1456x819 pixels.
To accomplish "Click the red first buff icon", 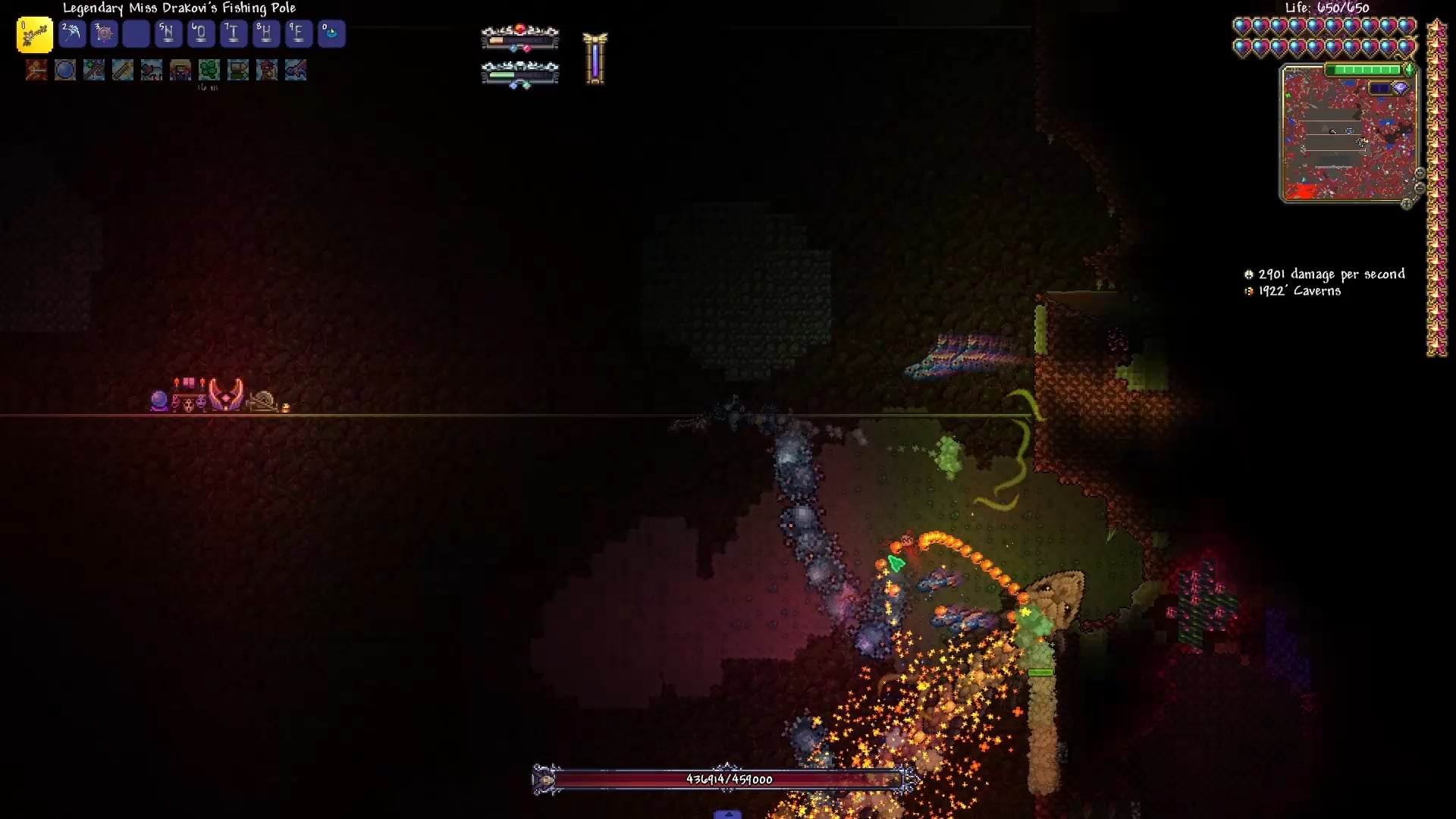I will click(36, 71).
